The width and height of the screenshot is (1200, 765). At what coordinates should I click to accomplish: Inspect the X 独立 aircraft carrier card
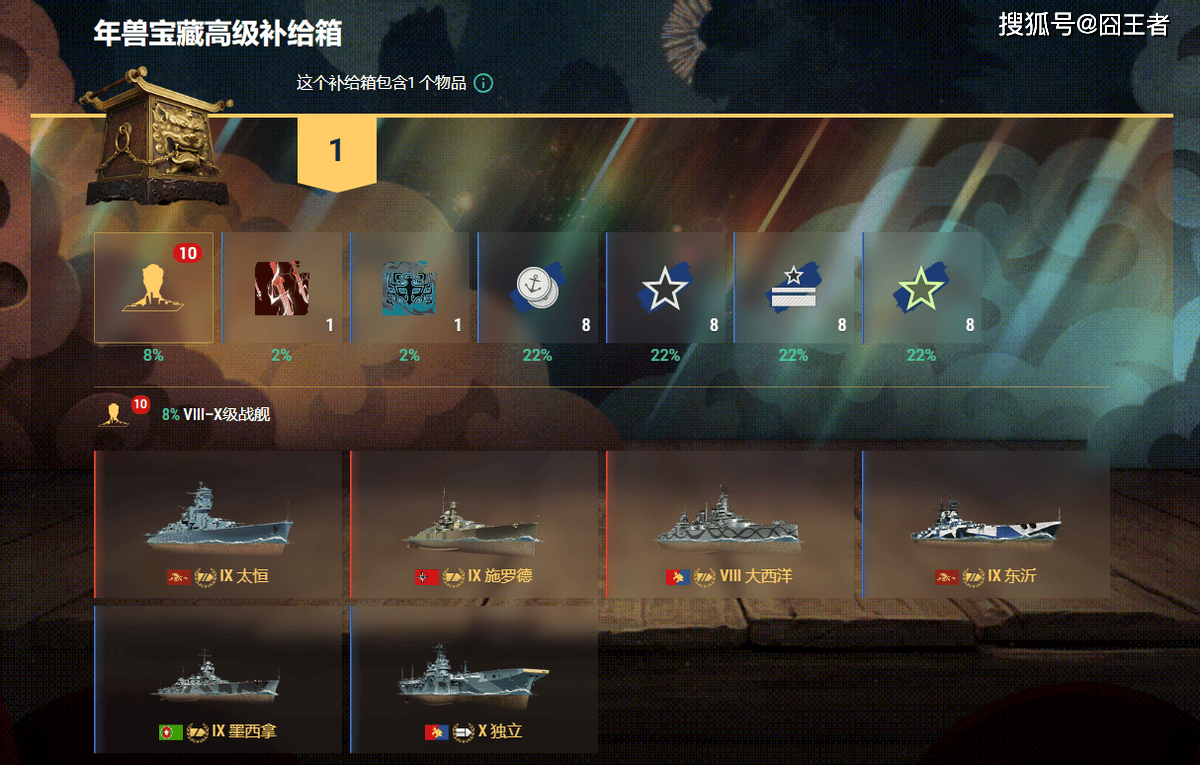tap(475, 680)
